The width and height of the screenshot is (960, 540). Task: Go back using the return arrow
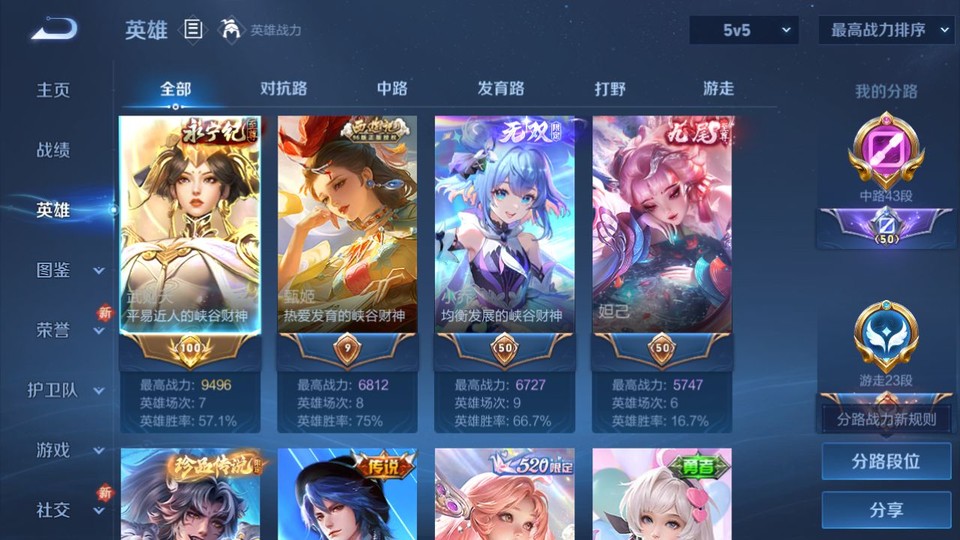(x=54, y=29)
